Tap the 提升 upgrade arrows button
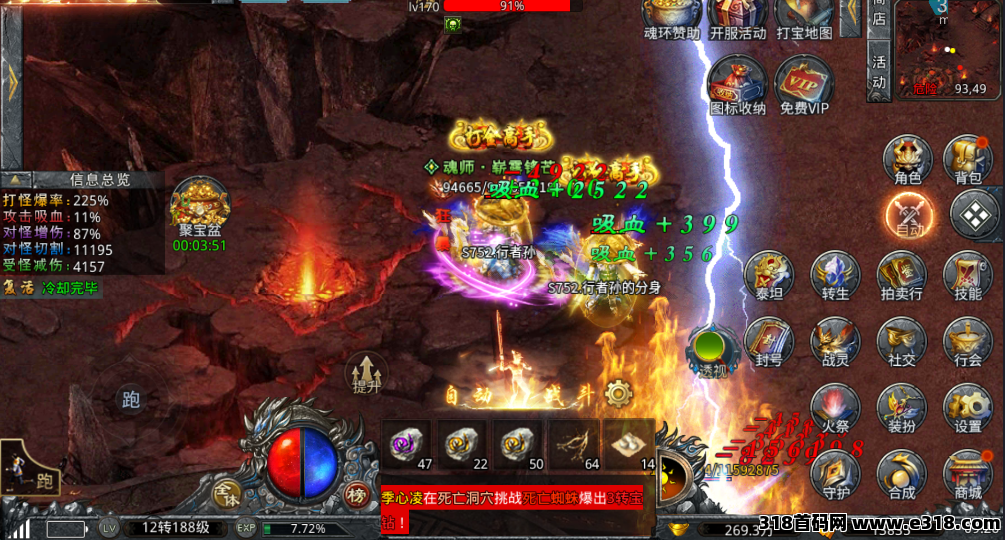The image size is (1005, 540). point(366,374)
